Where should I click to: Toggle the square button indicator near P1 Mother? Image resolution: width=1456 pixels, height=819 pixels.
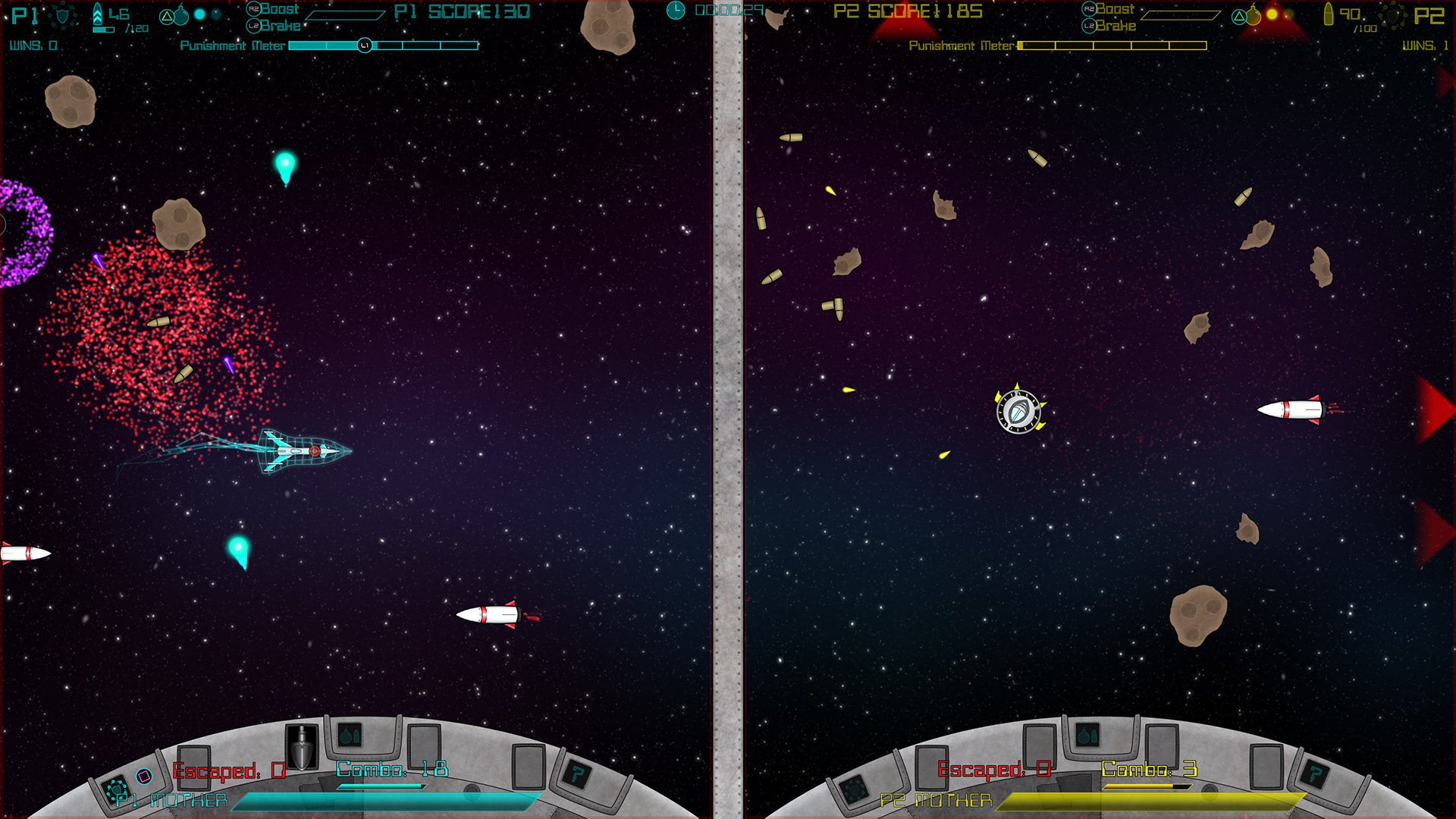[x=145, y=775]
